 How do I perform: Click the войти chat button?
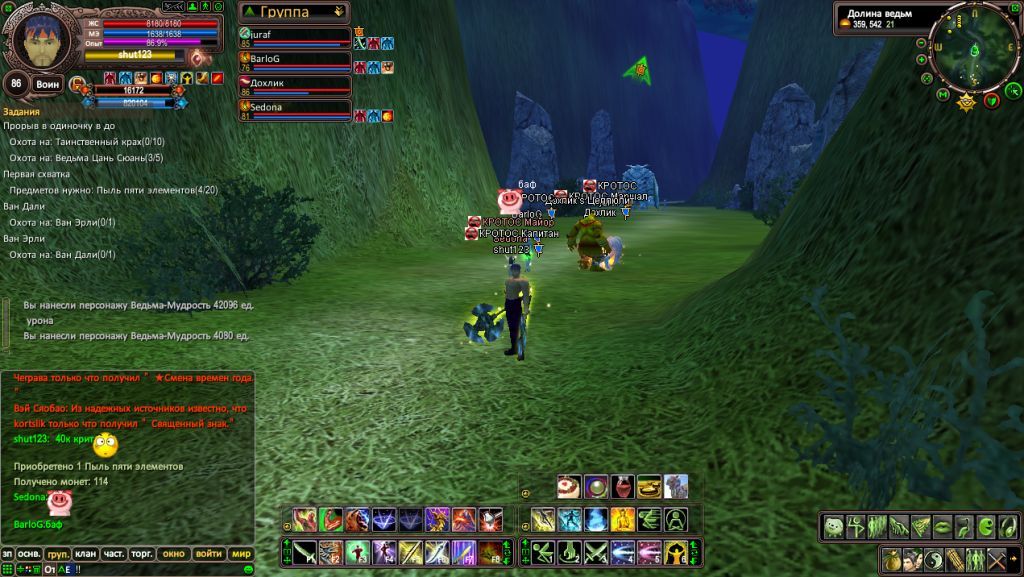(208, 553)
